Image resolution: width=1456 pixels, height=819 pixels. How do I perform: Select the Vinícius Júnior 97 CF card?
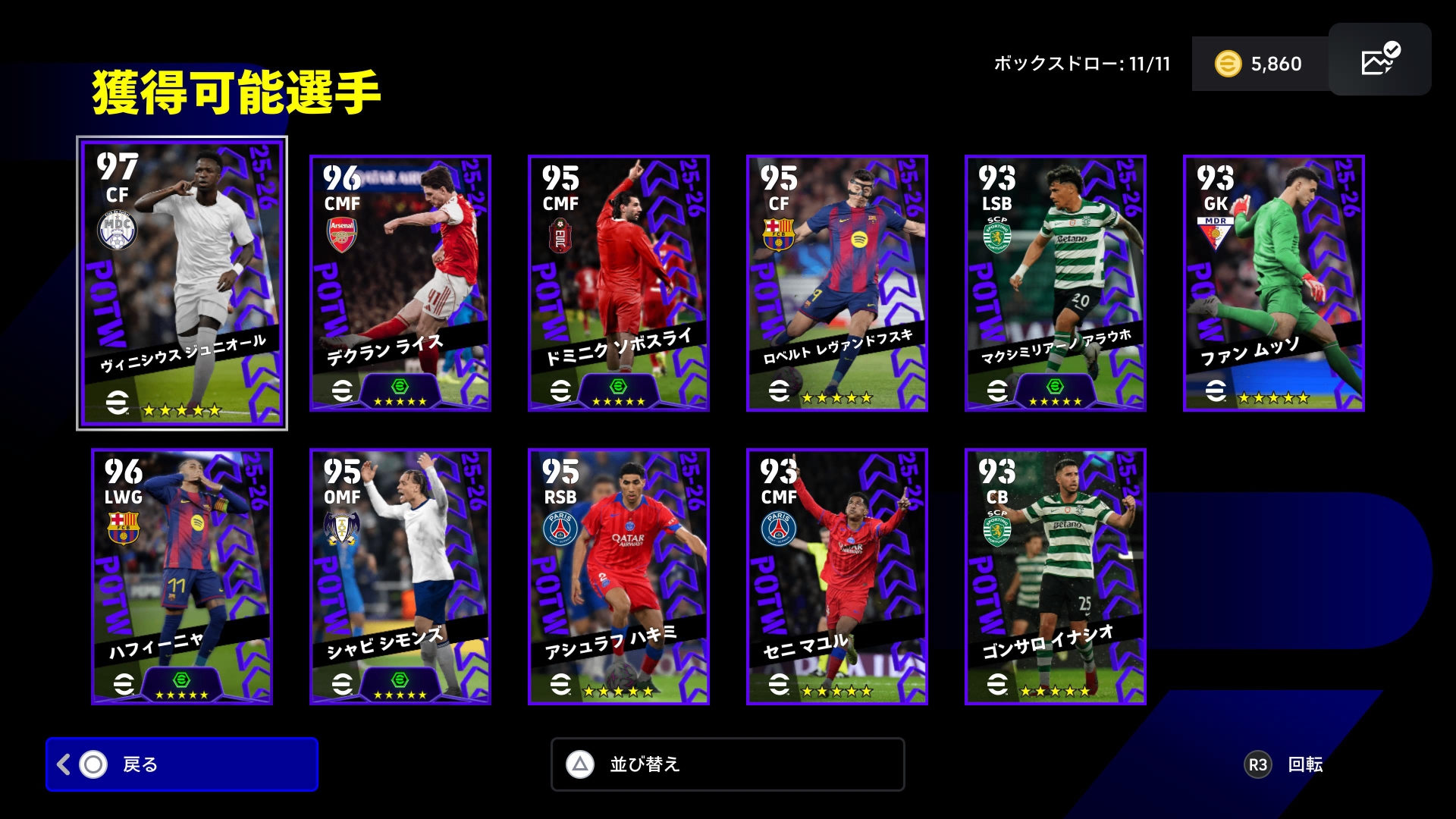tap(182, 283)
